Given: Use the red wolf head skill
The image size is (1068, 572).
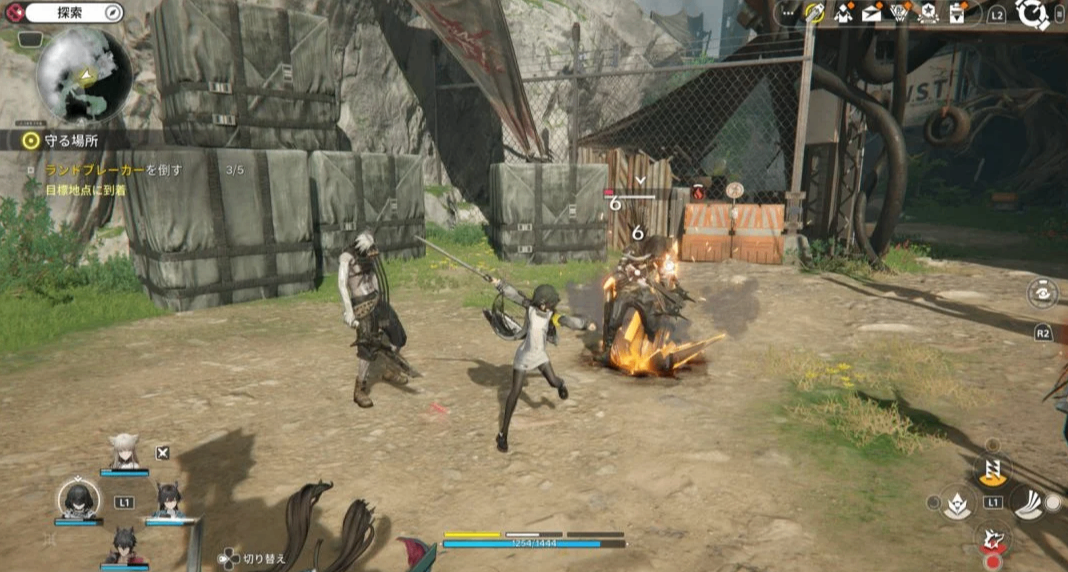Looking at the screenshot, I should point(993,541).
